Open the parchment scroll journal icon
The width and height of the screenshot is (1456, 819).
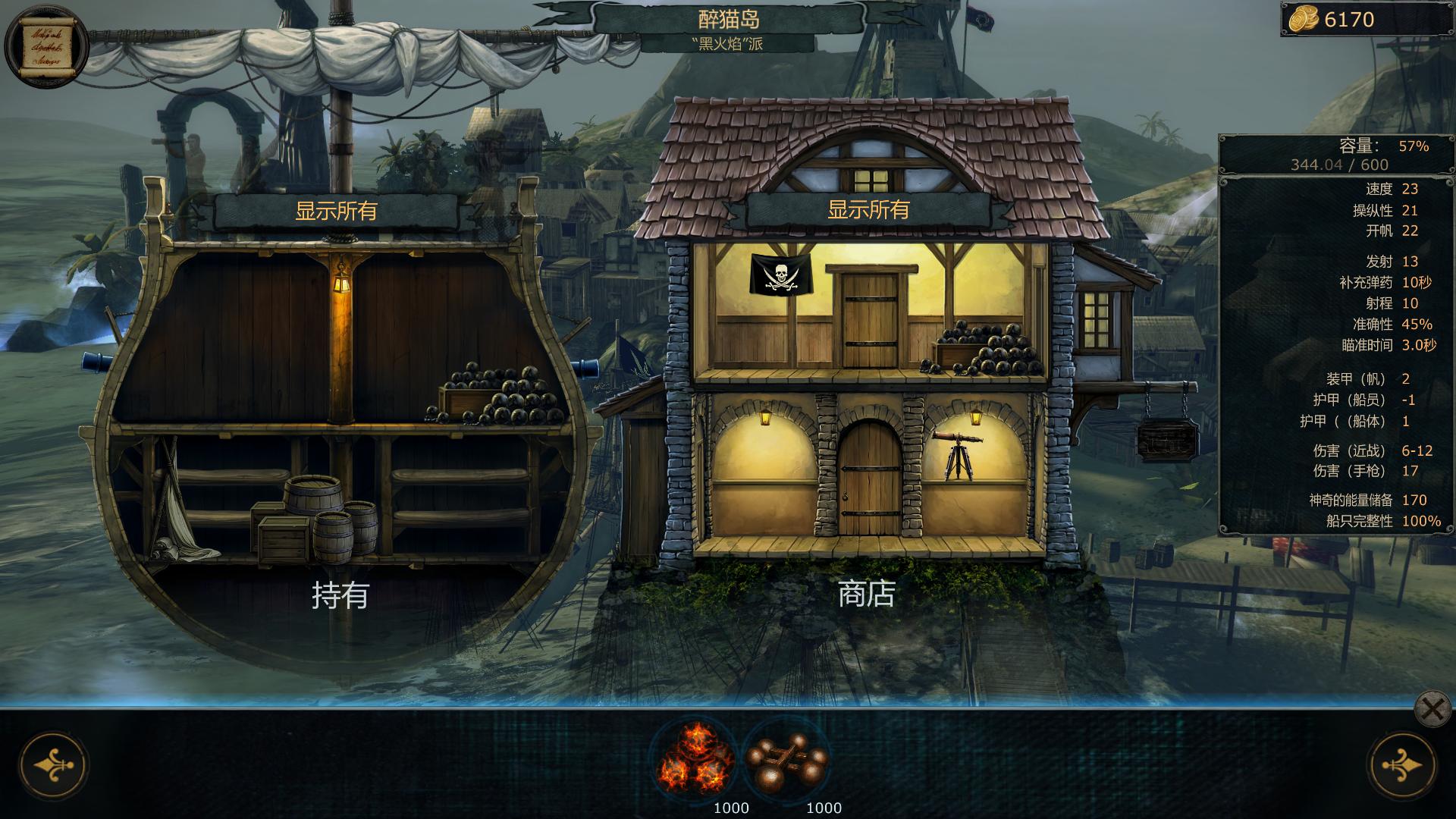tap(45, 45)
